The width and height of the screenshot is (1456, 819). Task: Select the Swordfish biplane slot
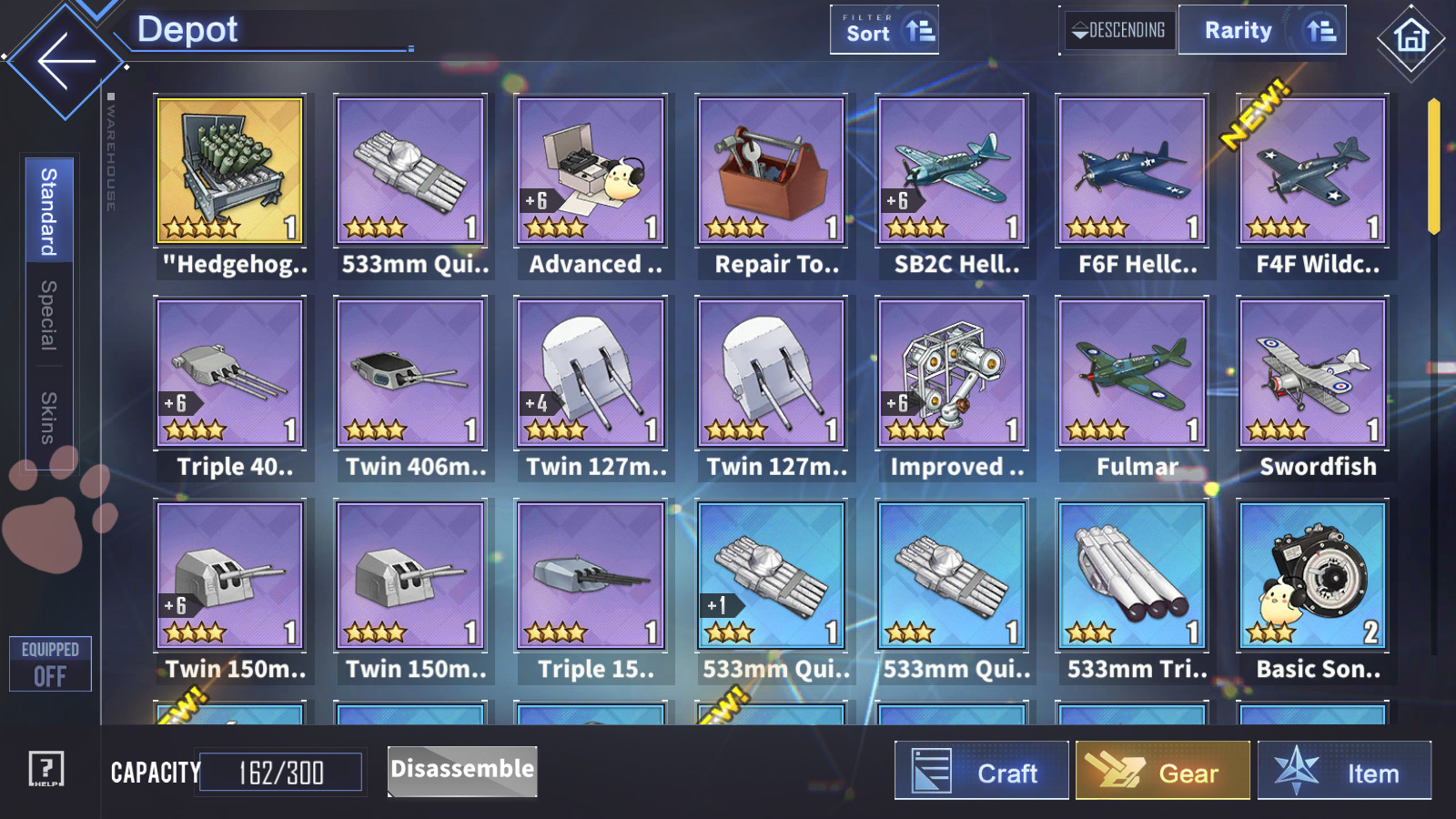(1312, 373)
